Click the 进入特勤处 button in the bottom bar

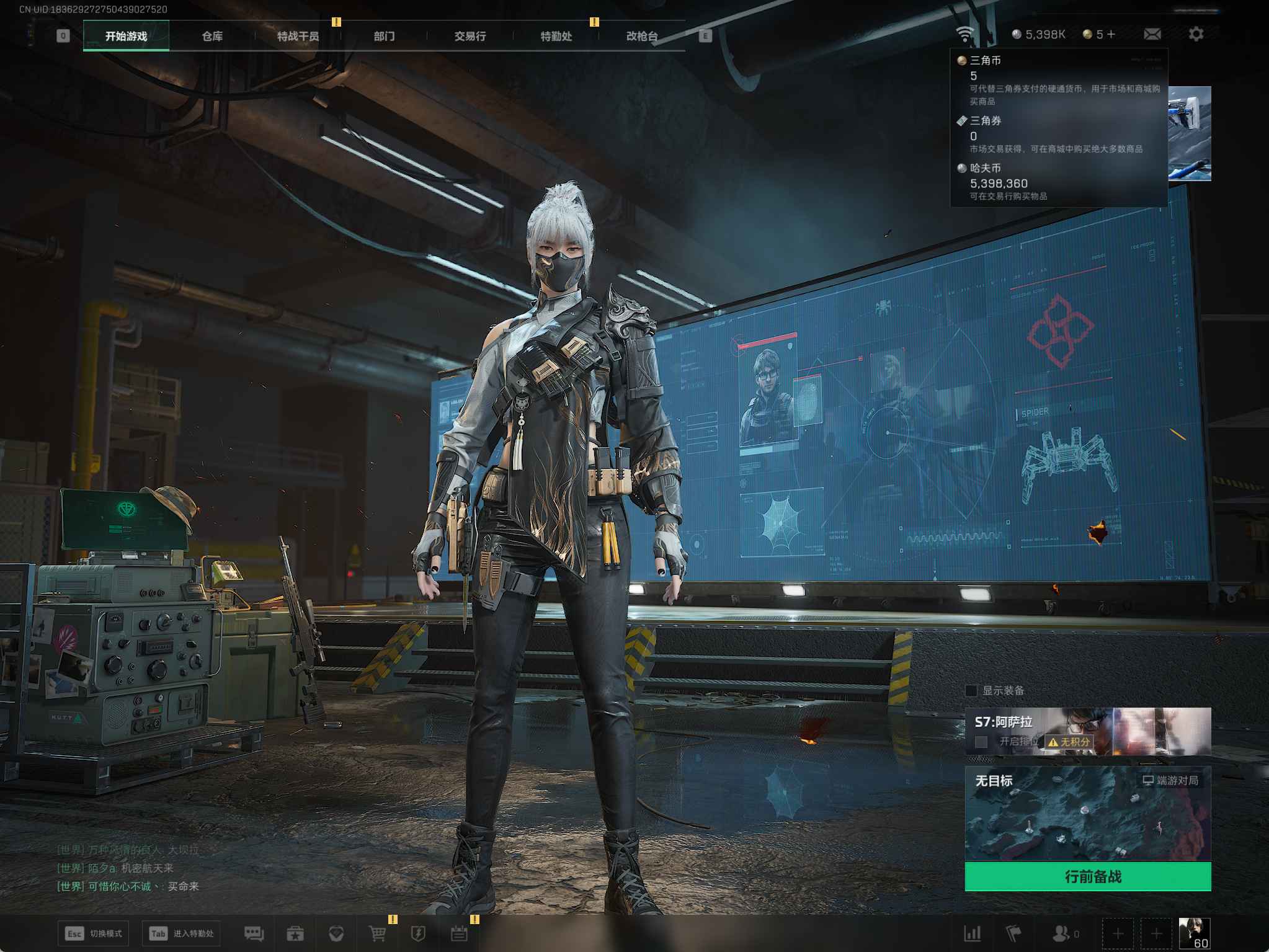click(182, 933)
